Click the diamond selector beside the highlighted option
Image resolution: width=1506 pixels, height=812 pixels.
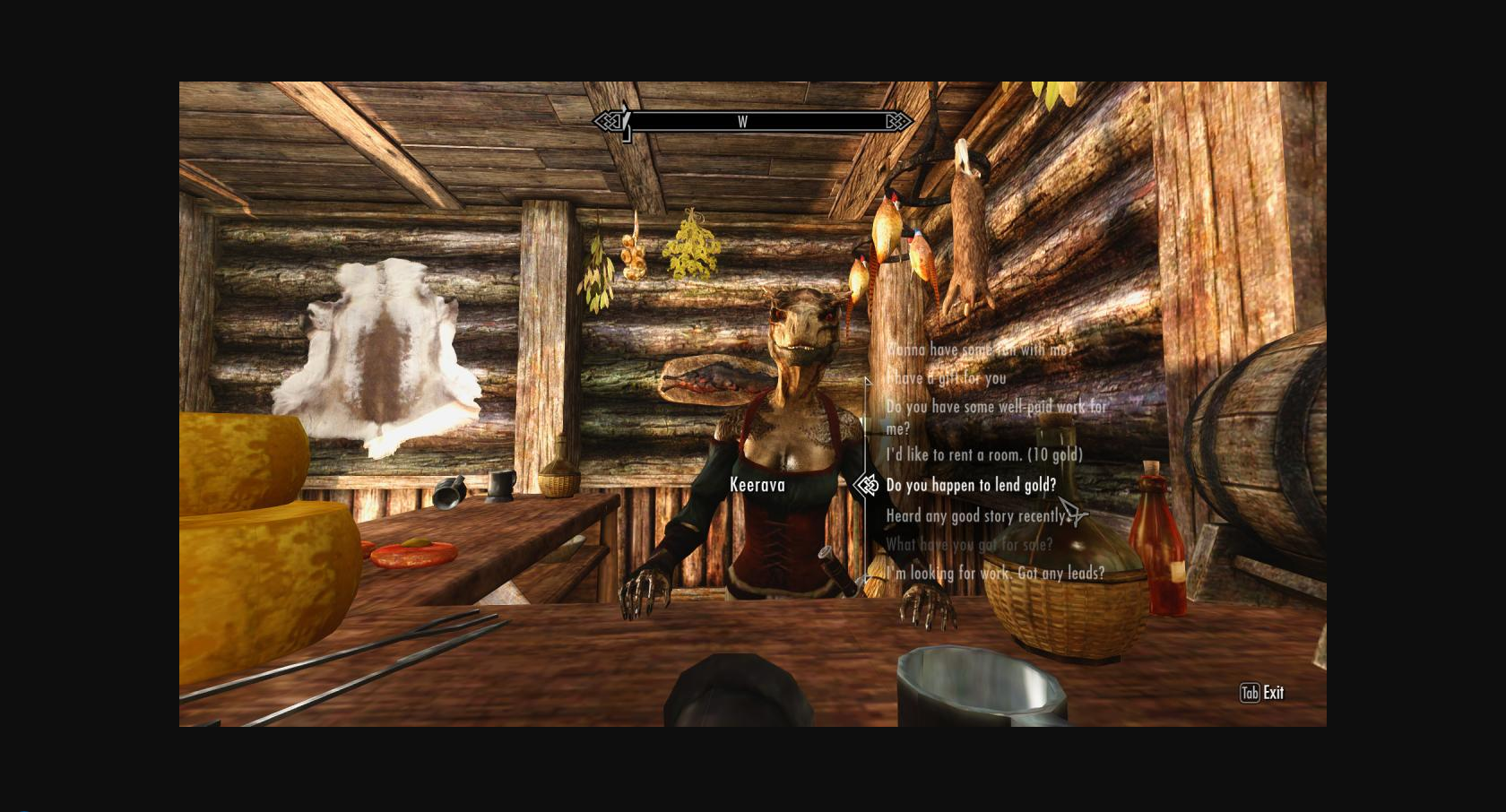866,486
